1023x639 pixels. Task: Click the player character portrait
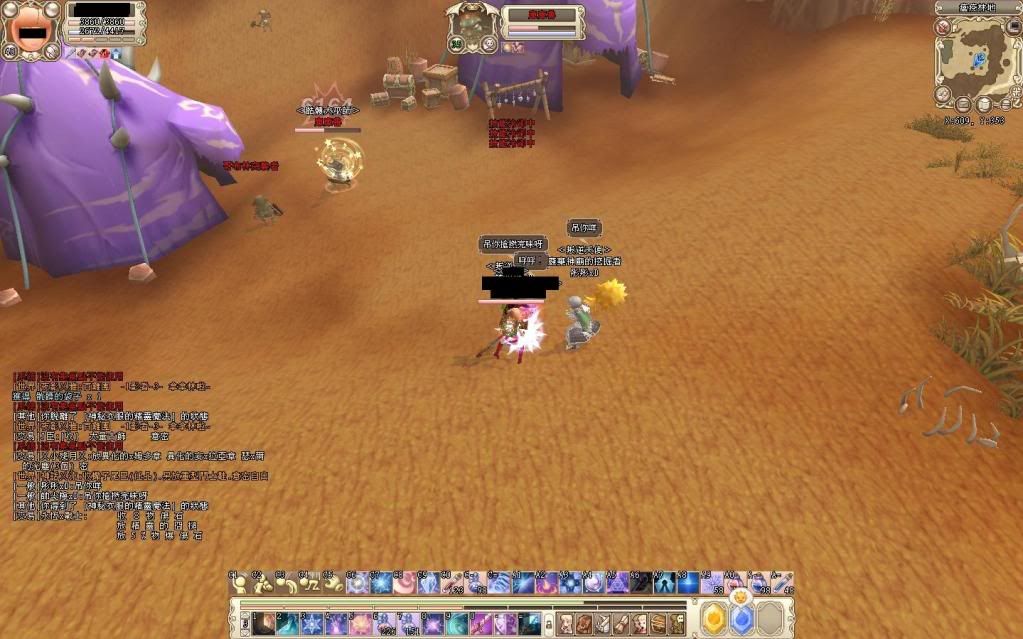pos(27,28)
